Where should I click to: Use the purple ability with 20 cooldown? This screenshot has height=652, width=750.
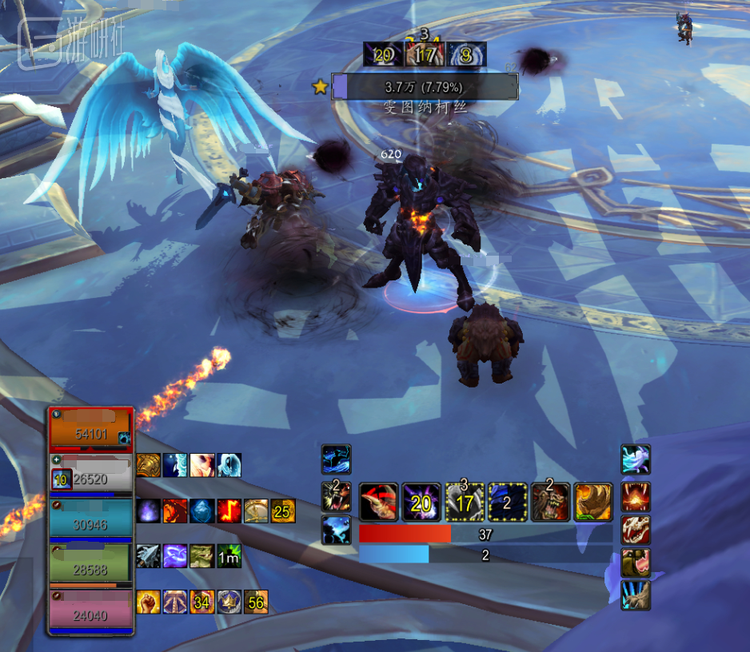pyautogui.click(x=422, y=502)
